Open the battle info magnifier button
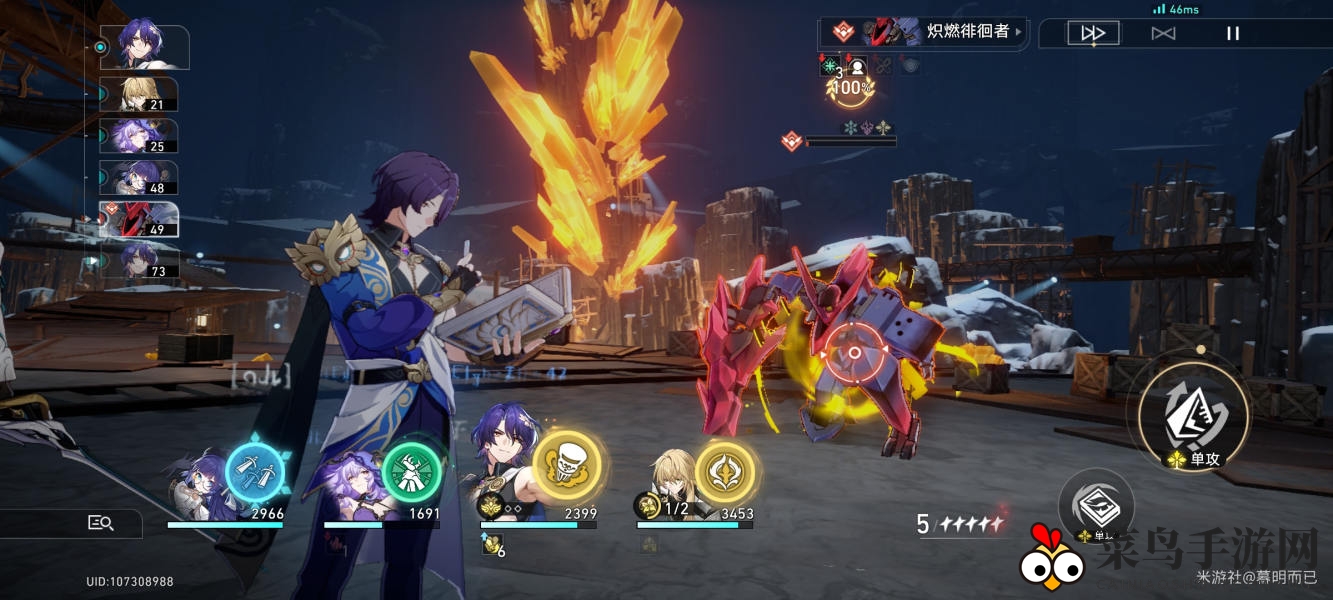This screenshot has width=1333, height=600. click(101, 522)
